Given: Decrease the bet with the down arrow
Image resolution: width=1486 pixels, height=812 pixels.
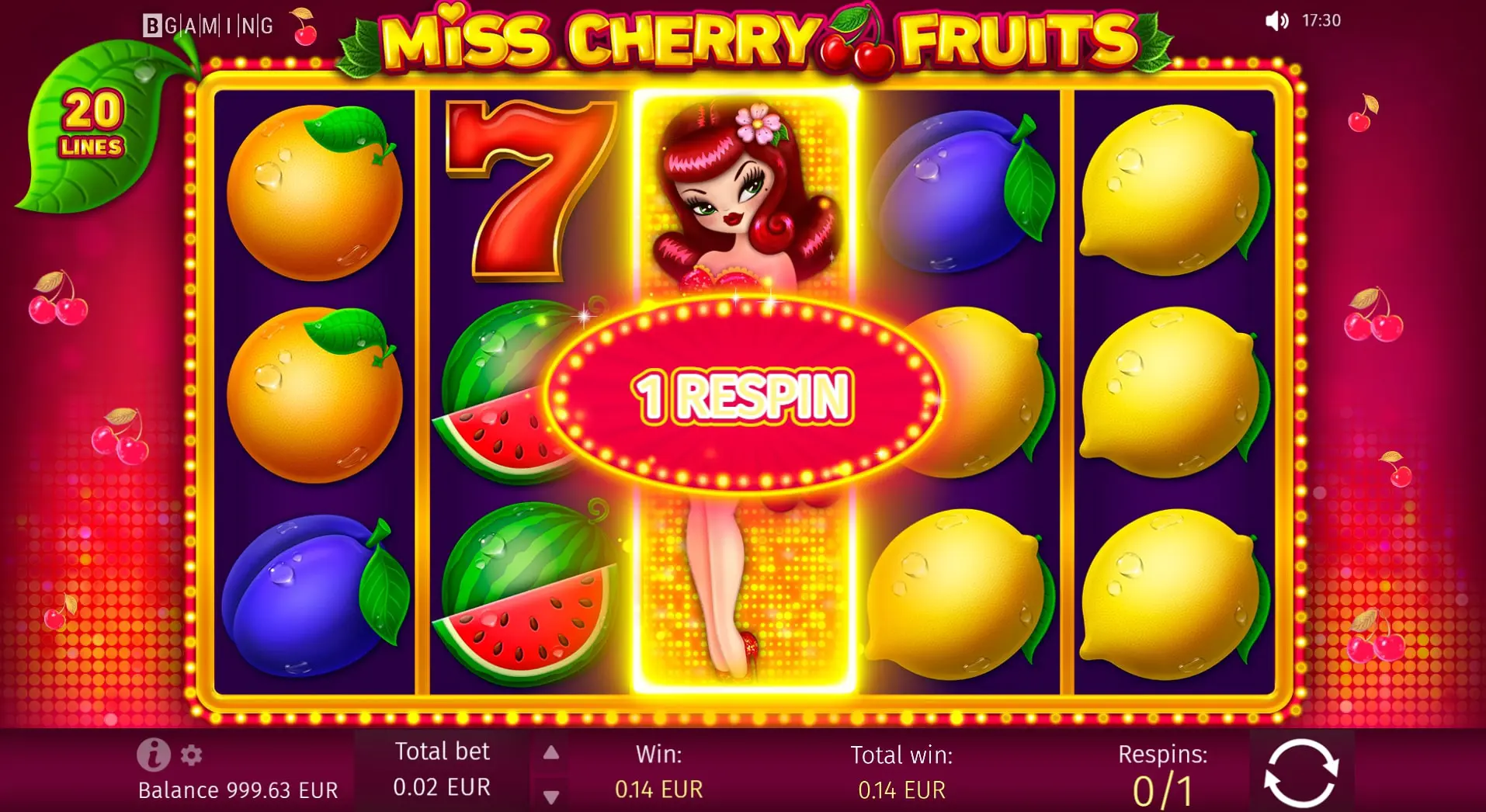Looking at the screenshot, I should coord(552,796).
